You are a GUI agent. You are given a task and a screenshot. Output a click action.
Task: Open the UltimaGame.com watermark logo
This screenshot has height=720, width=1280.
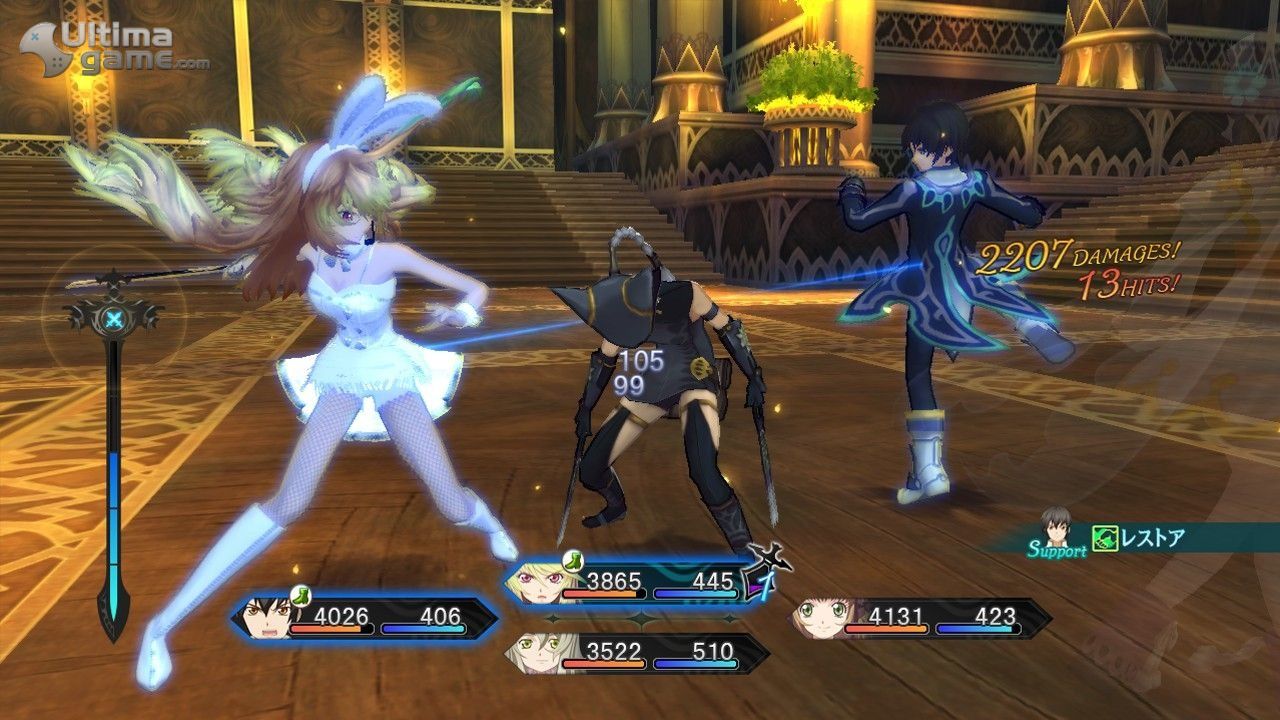click(x=115, y=48)
